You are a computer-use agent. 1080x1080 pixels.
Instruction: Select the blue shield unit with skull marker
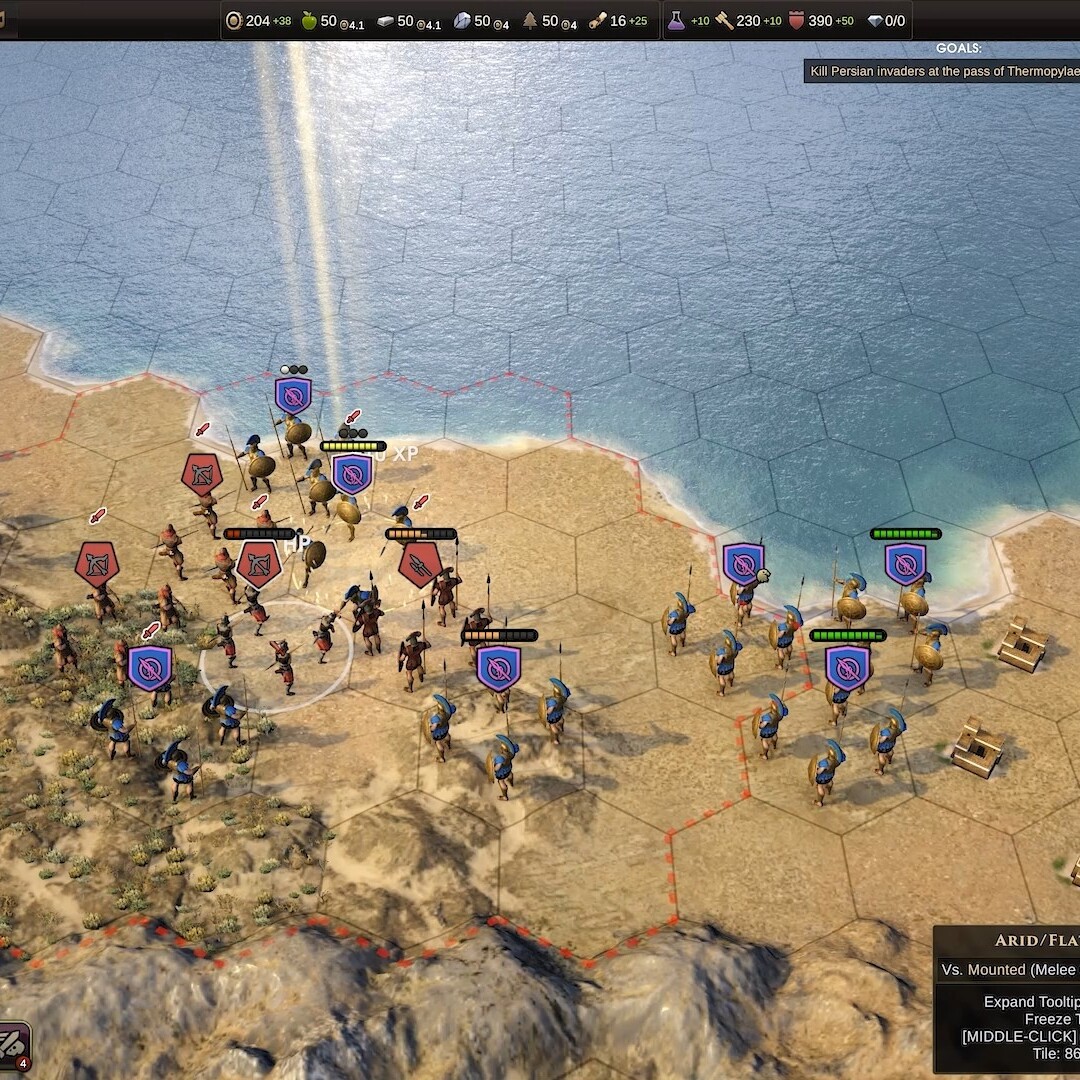click(743, 565)
